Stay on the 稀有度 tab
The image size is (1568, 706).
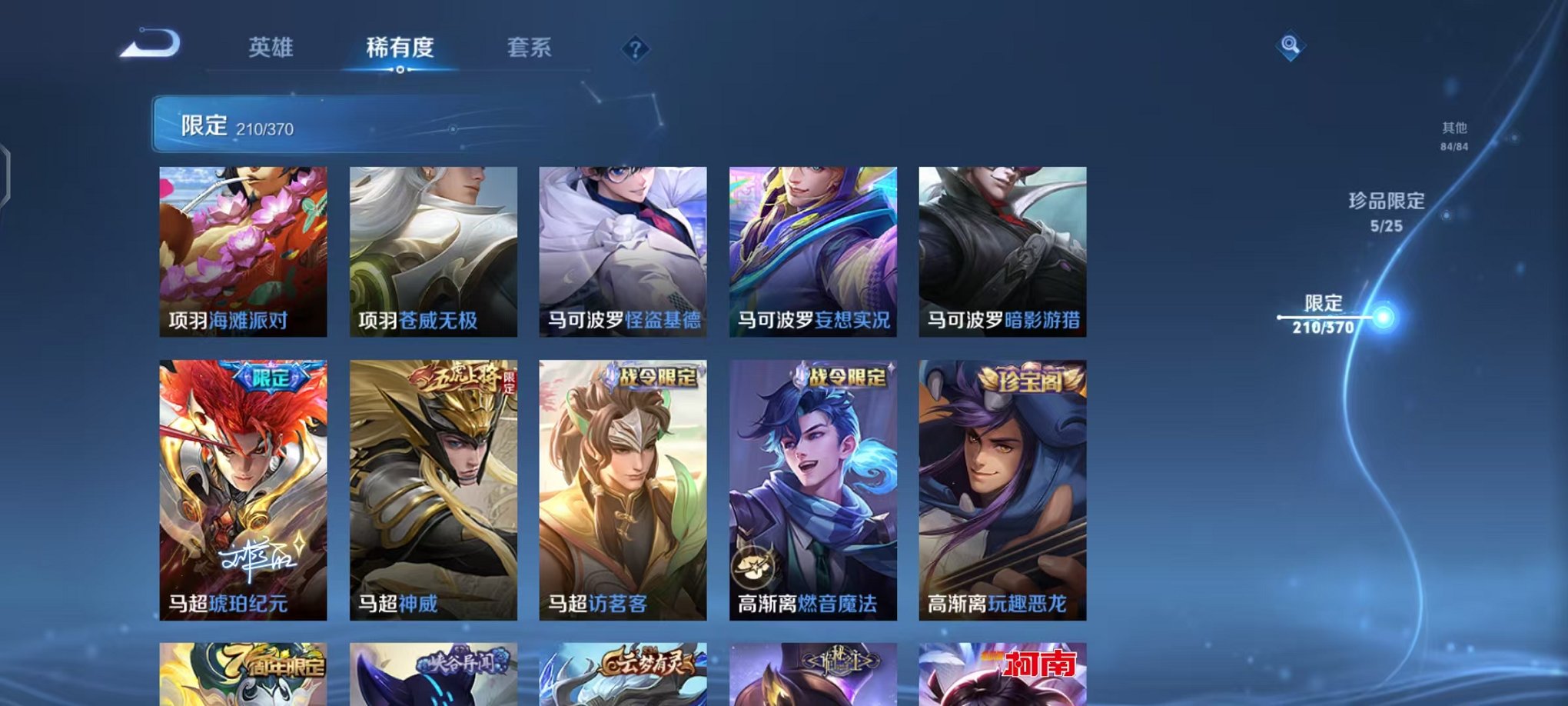point(400,48)
